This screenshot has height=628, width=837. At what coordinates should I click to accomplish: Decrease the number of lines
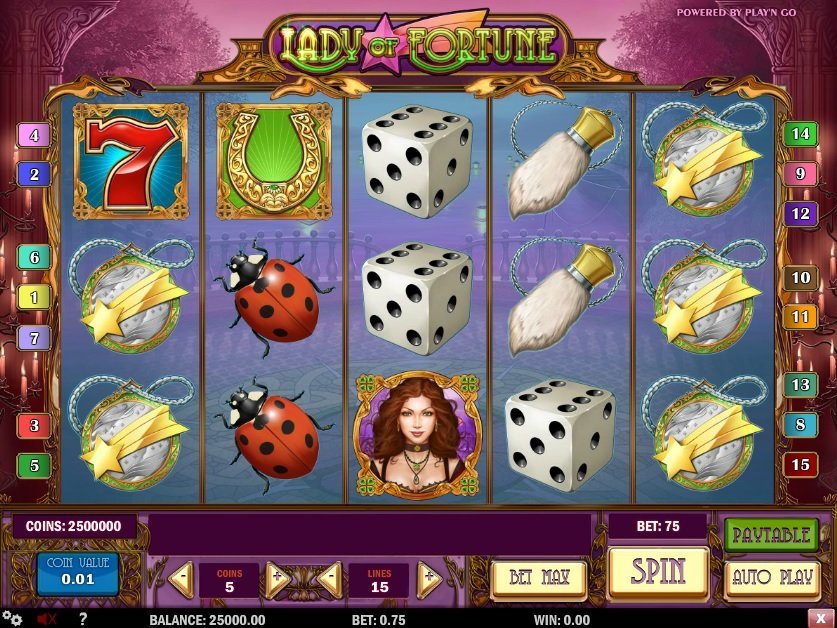click(329, 578)
